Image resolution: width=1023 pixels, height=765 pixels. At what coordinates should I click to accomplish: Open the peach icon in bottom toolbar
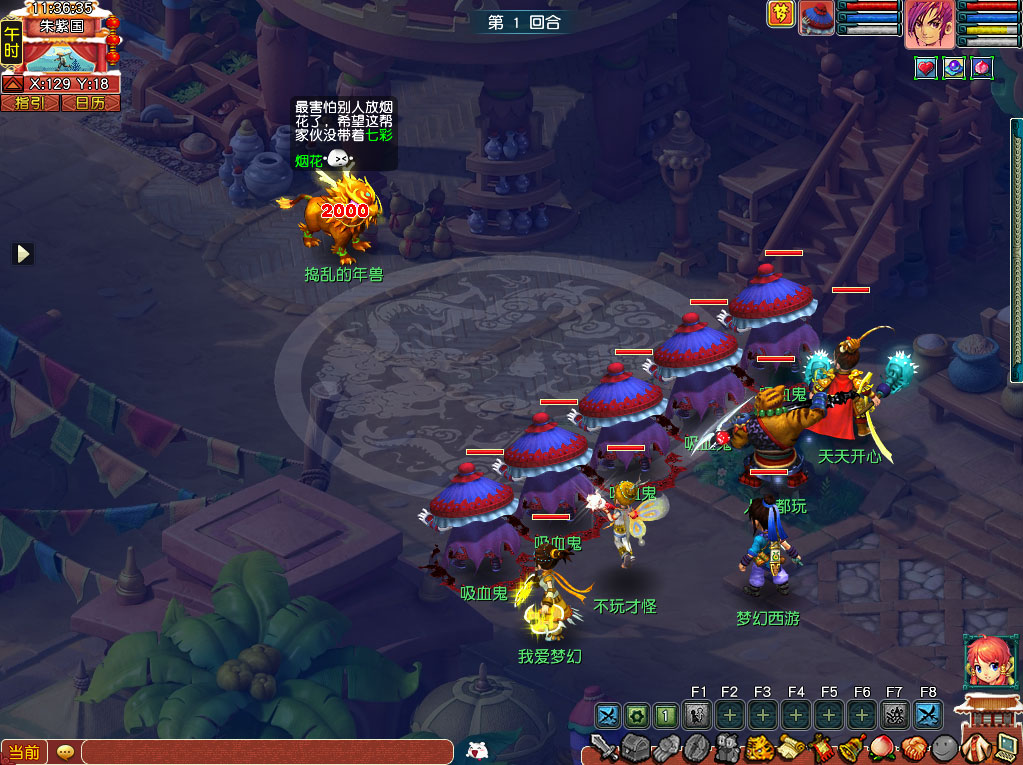click(x=885, y=748)
